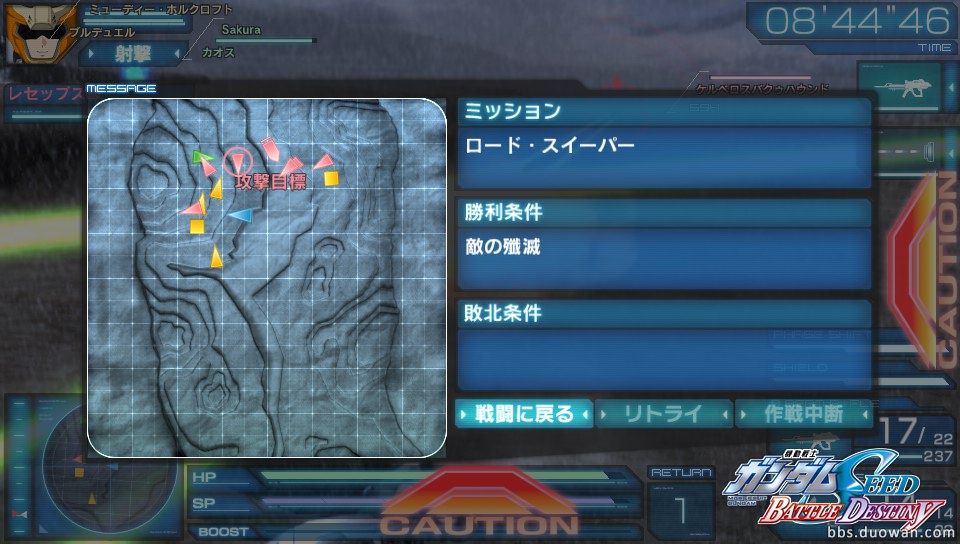This screenshot has width=960, height=544.
Task: Click the blue player arrow on map
Action: click(240, 214)
